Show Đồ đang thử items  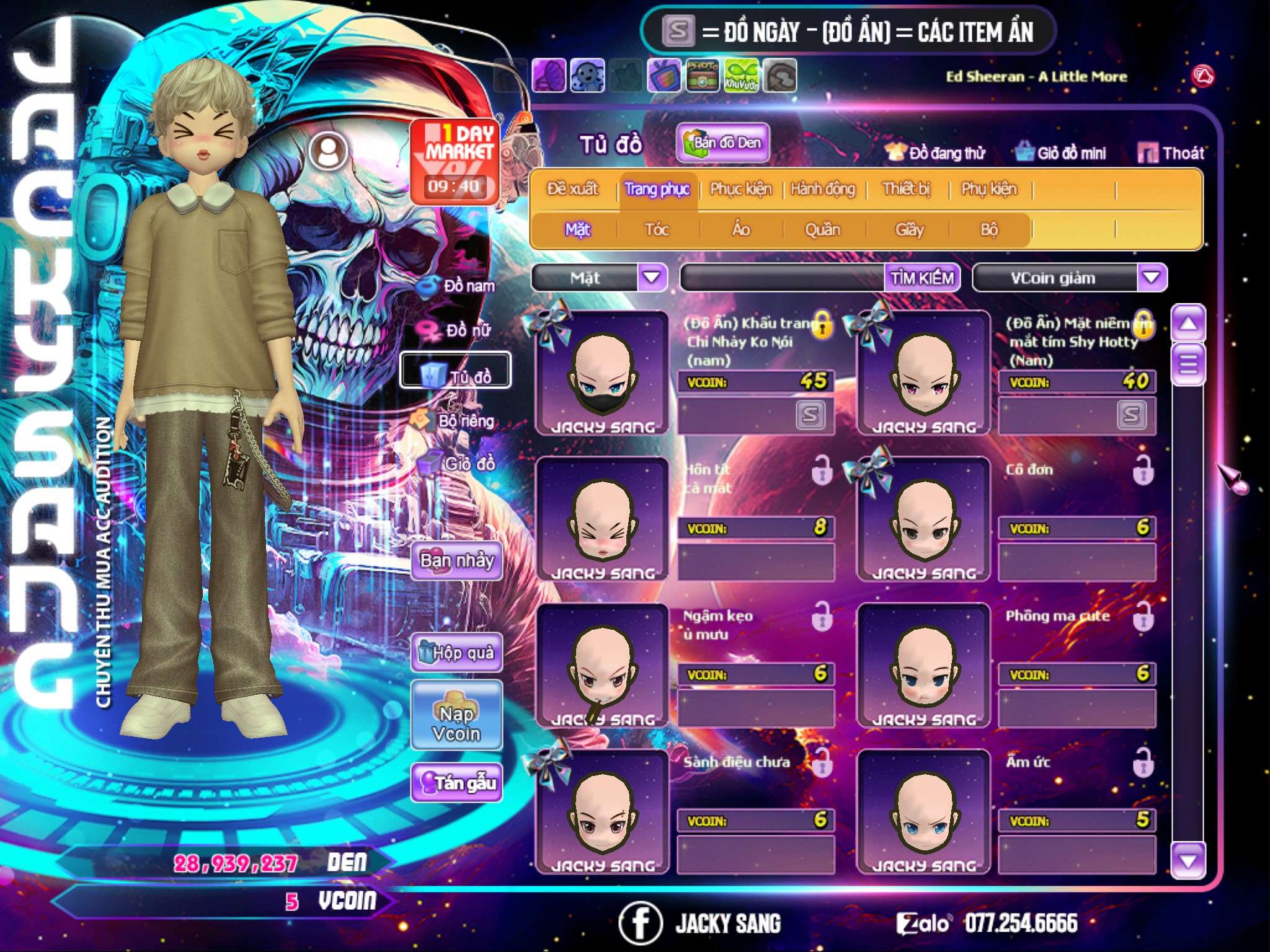[x=935, y=152]
